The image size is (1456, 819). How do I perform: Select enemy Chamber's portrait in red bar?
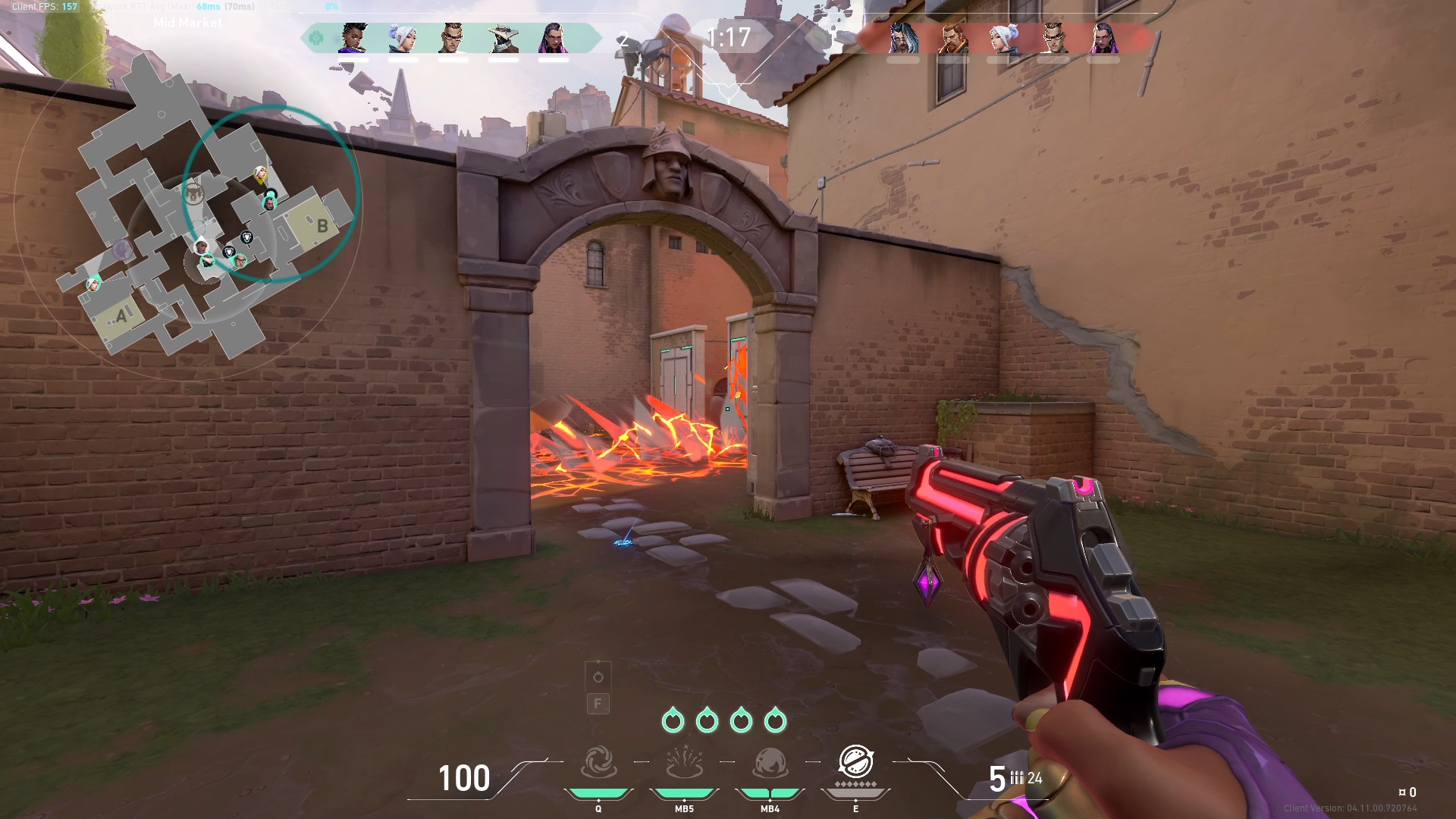1053,38
